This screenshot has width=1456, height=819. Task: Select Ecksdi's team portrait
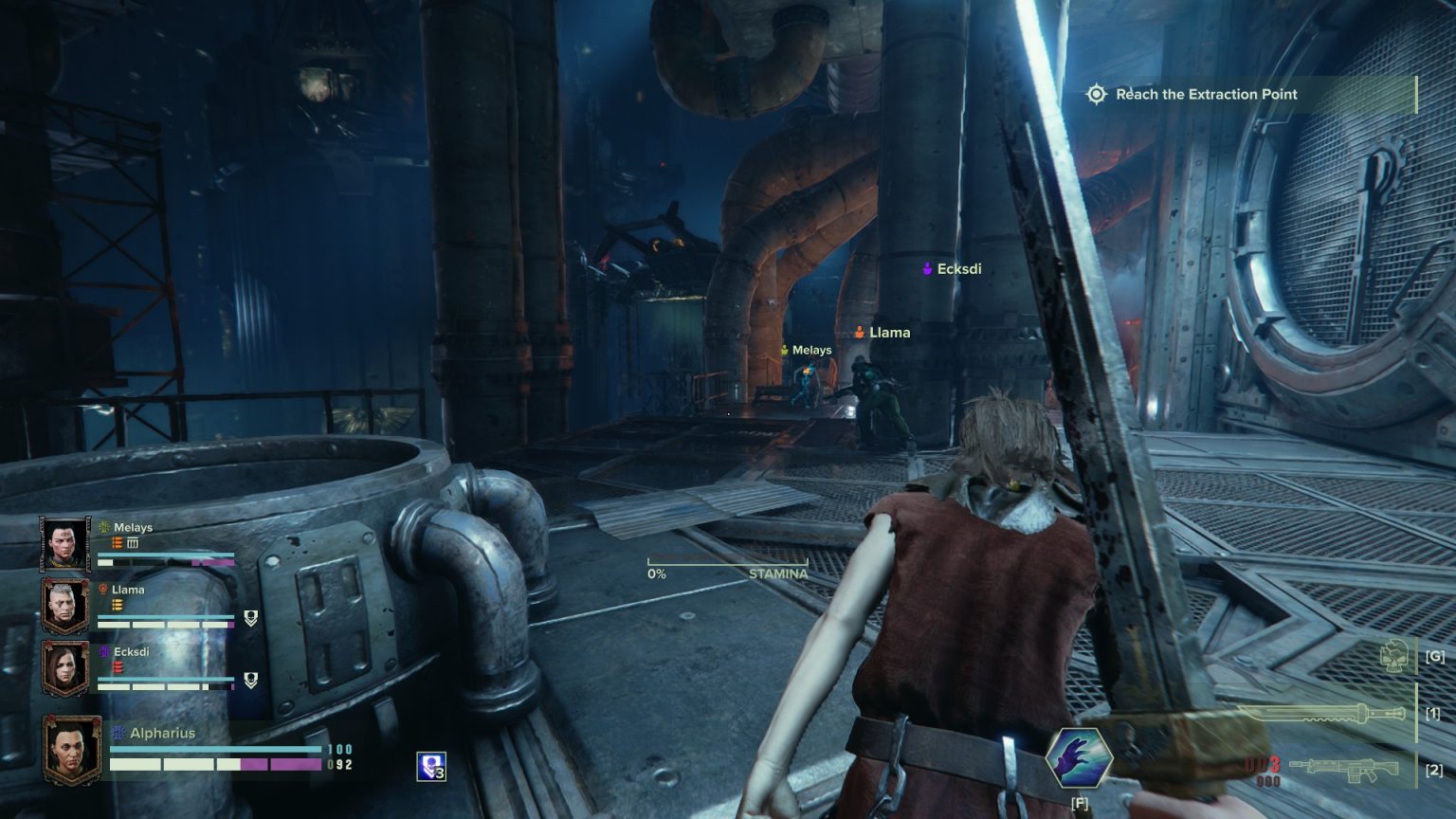click(65, 668)
